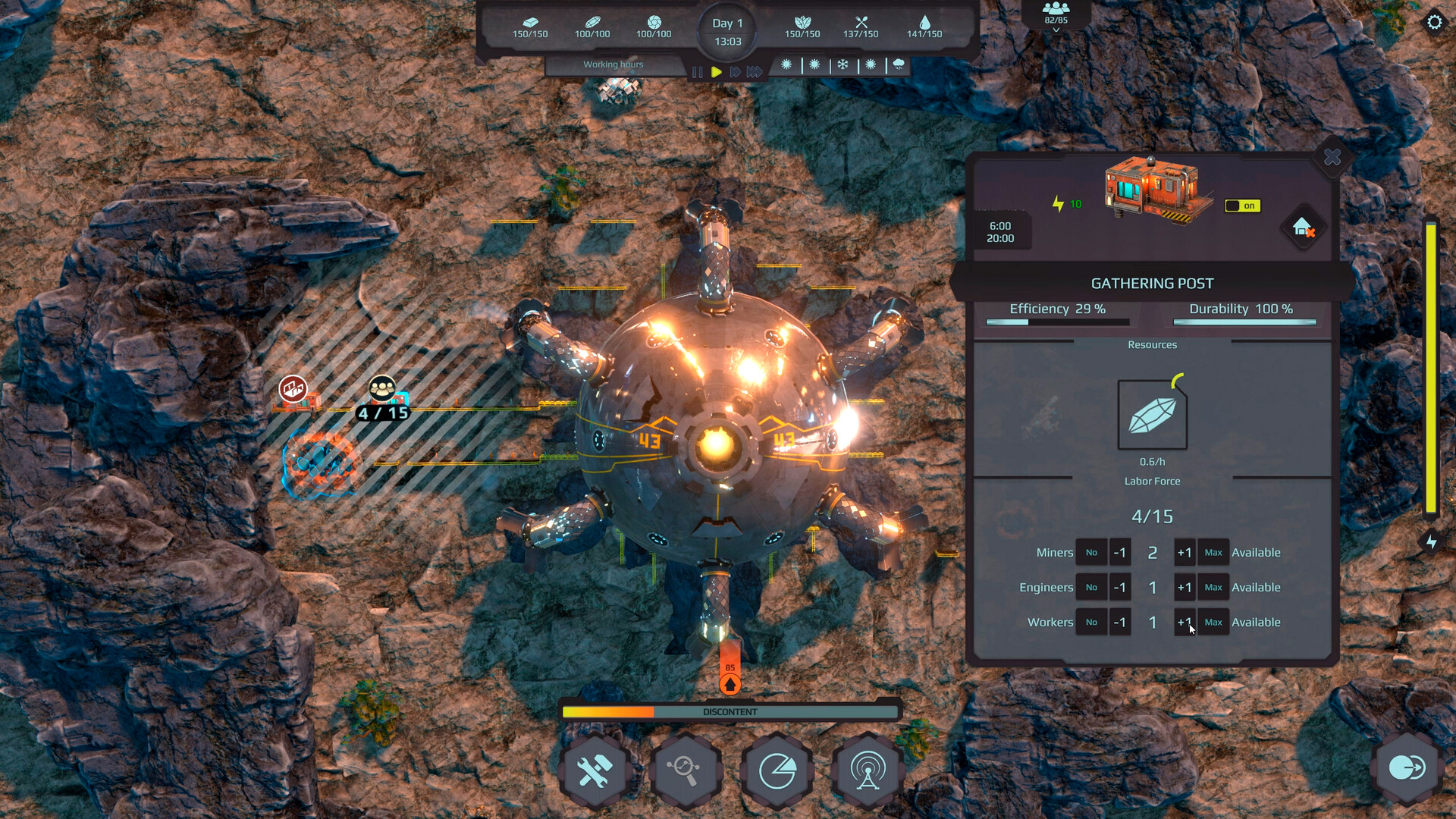Toggle the Gathering Post on/off switch
This screenshot has width=1456, height=819.
(1241, 206)
